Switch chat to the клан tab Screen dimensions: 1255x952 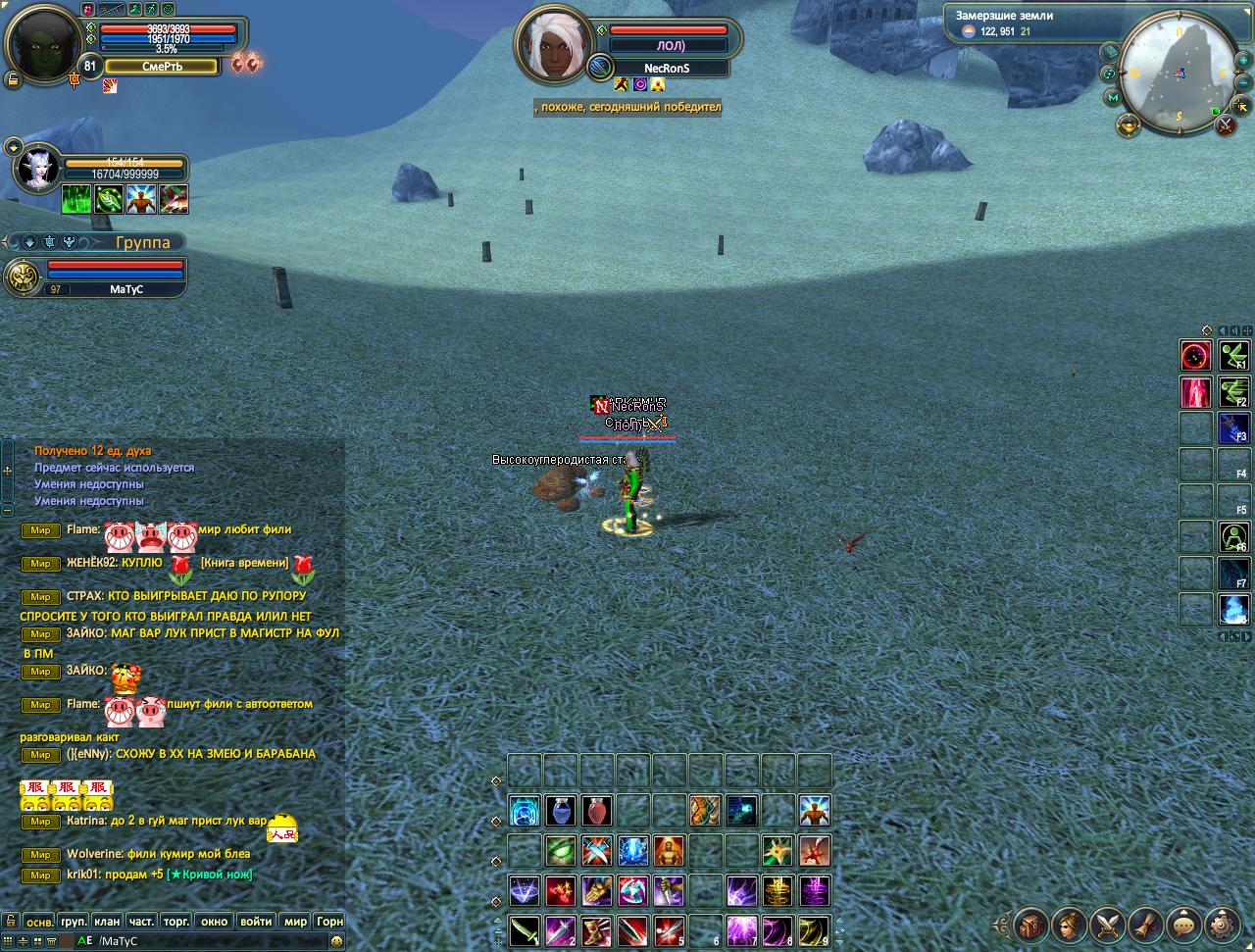point(107,922)
